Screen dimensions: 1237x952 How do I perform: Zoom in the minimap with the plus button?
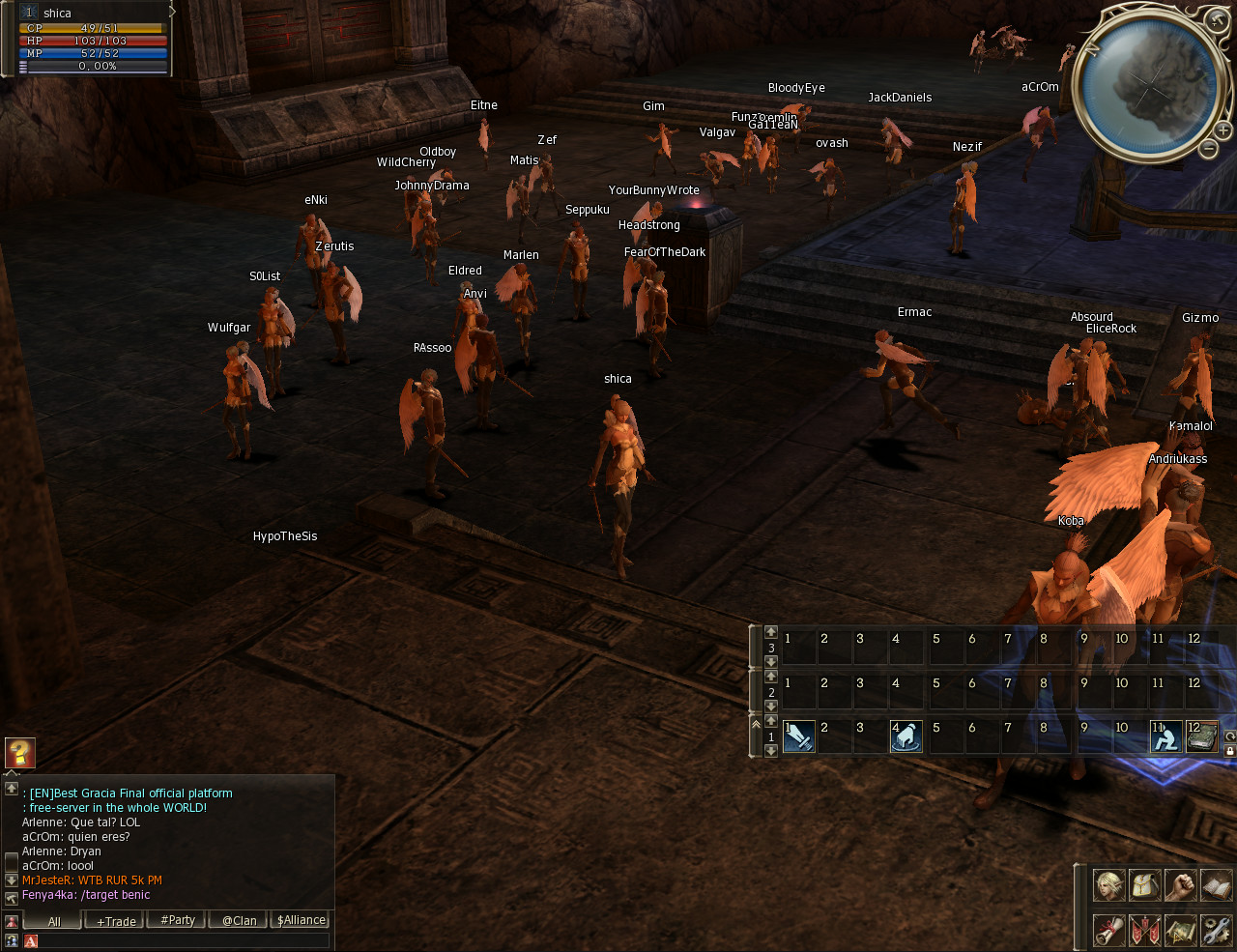coord(1223,130)
